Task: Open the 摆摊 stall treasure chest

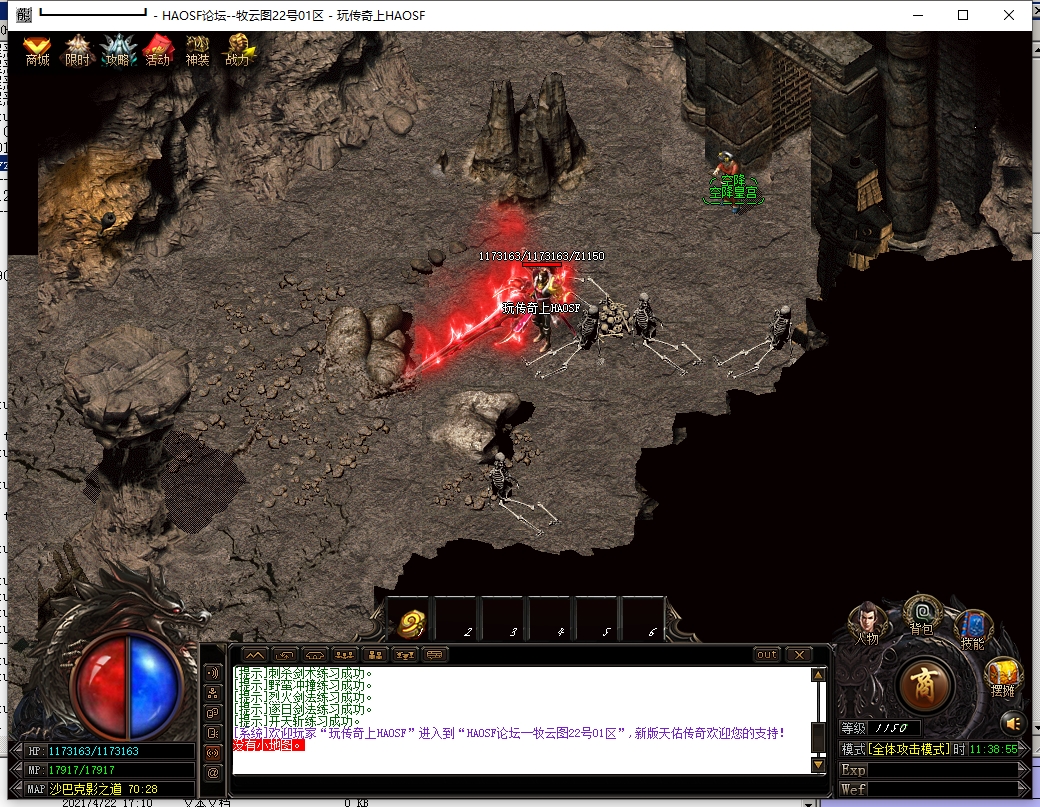Action: 1002,677
